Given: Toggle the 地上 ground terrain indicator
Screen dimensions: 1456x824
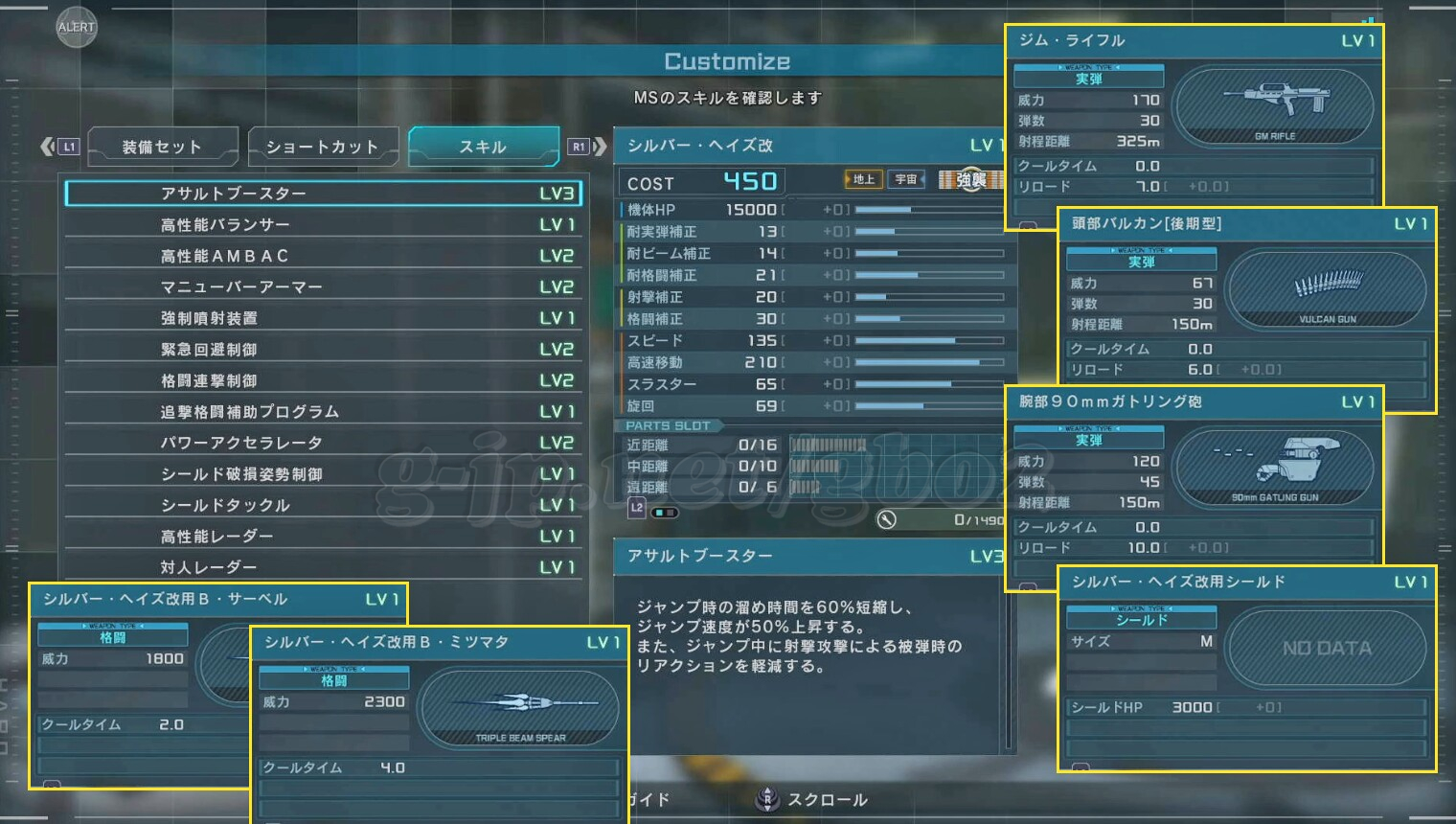Looking at the screenshot, I should tap(862, 179).
